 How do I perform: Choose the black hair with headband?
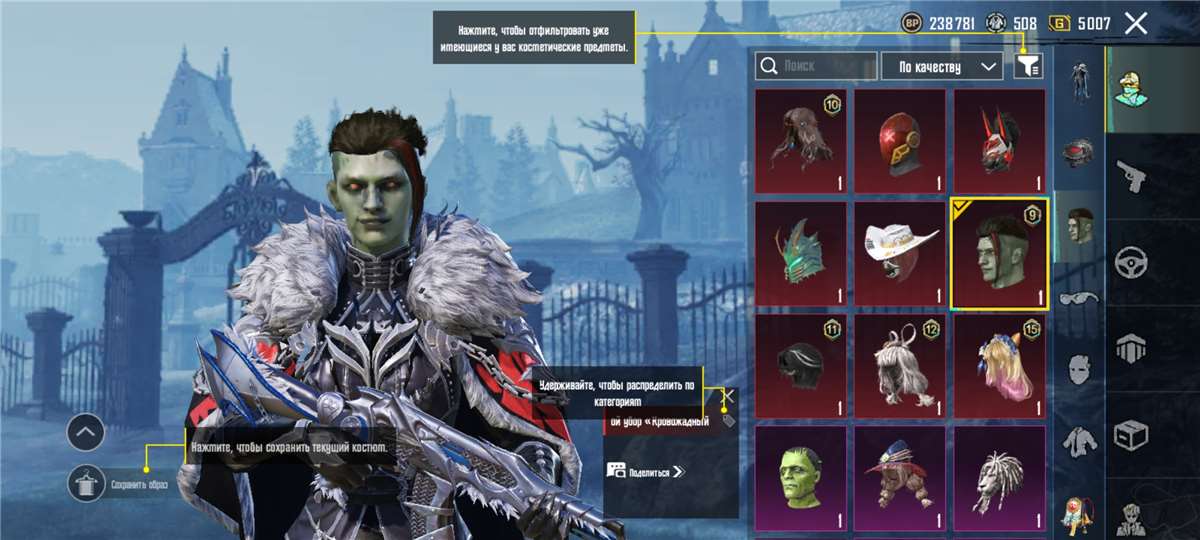pos(800,365)
